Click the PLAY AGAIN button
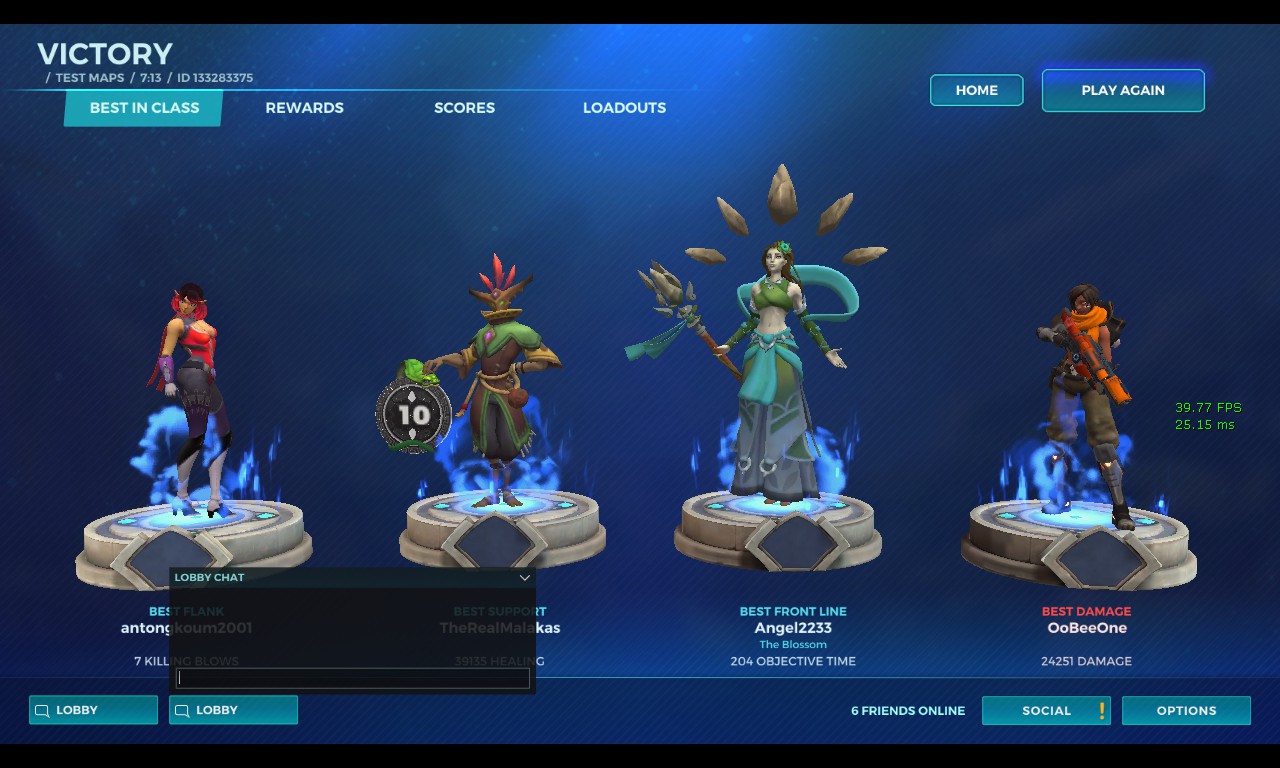Image resolution: width=1280 pixels, height=768 pixels. pos(1122,90)
